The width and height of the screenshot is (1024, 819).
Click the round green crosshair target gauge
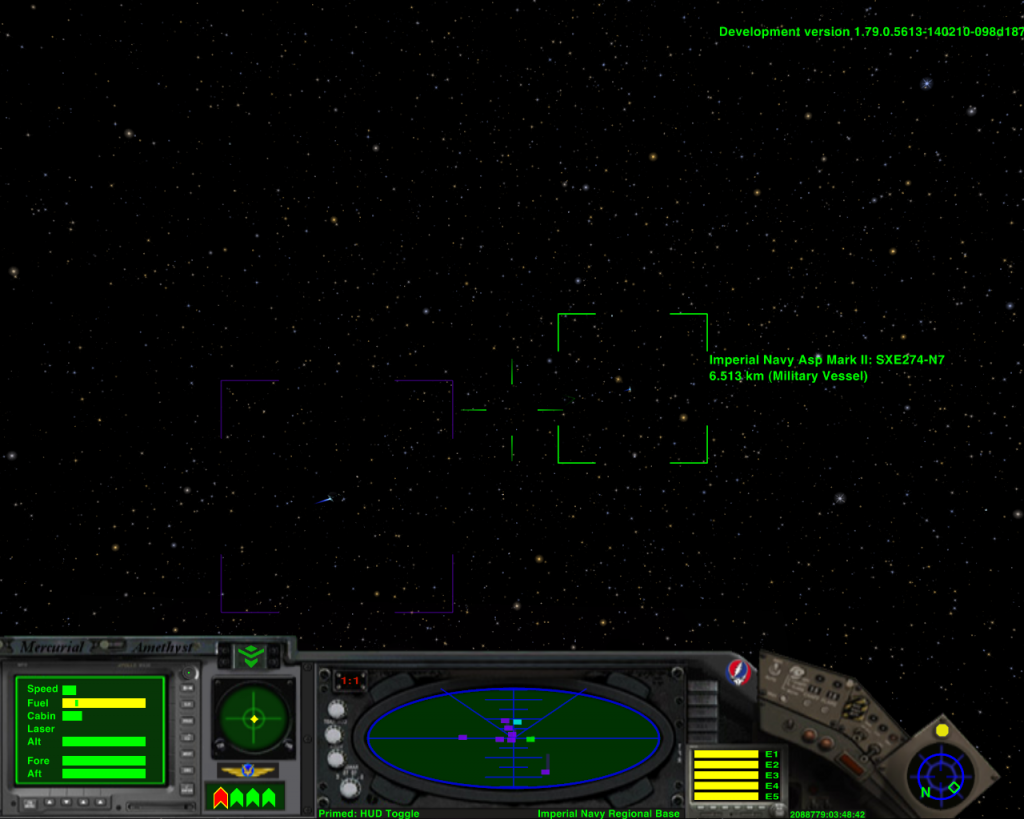(x=254, y=718)
